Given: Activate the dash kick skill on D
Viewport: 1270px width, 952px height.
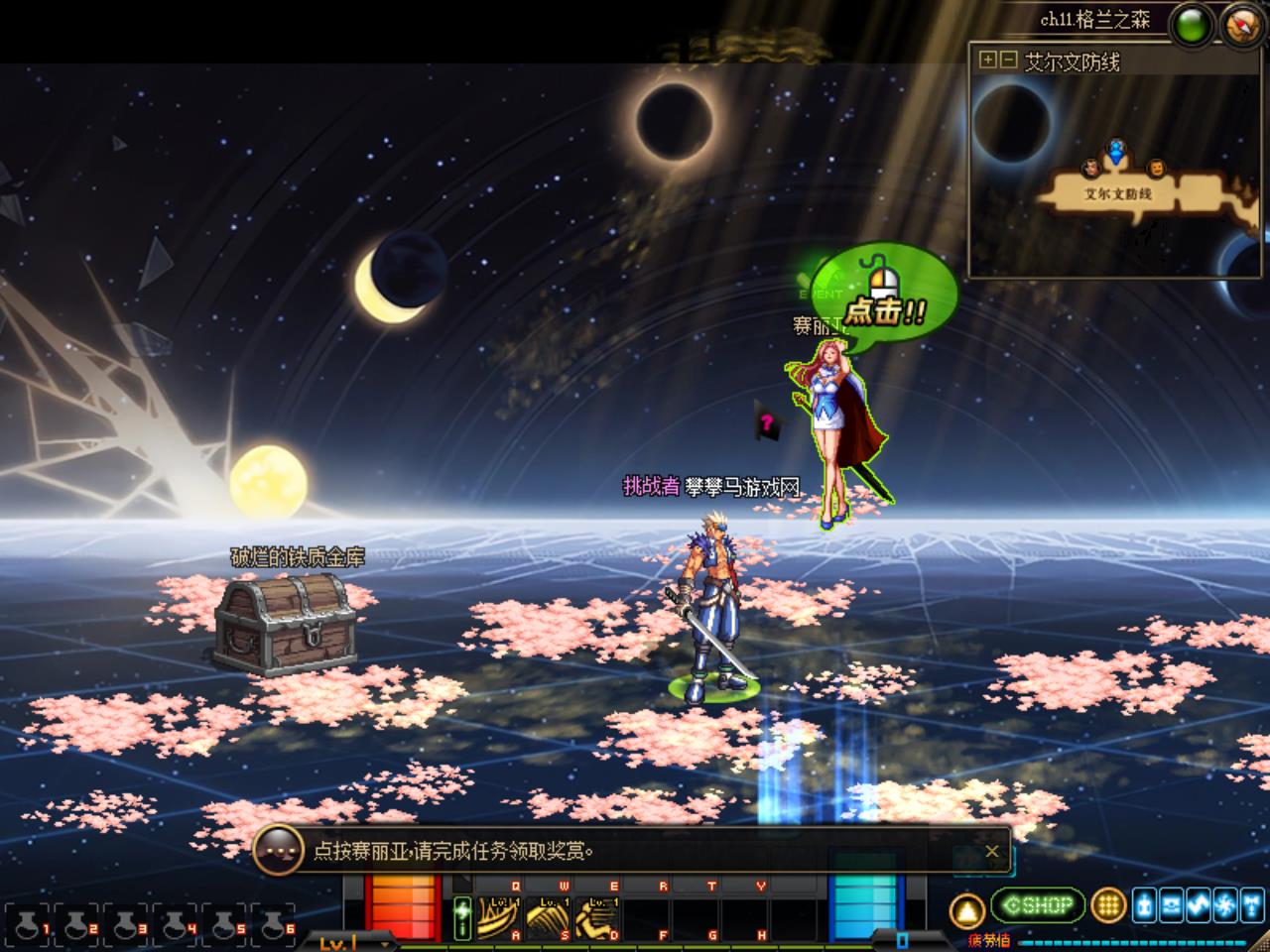Looking at the screenshot, I should pos(598,918).
